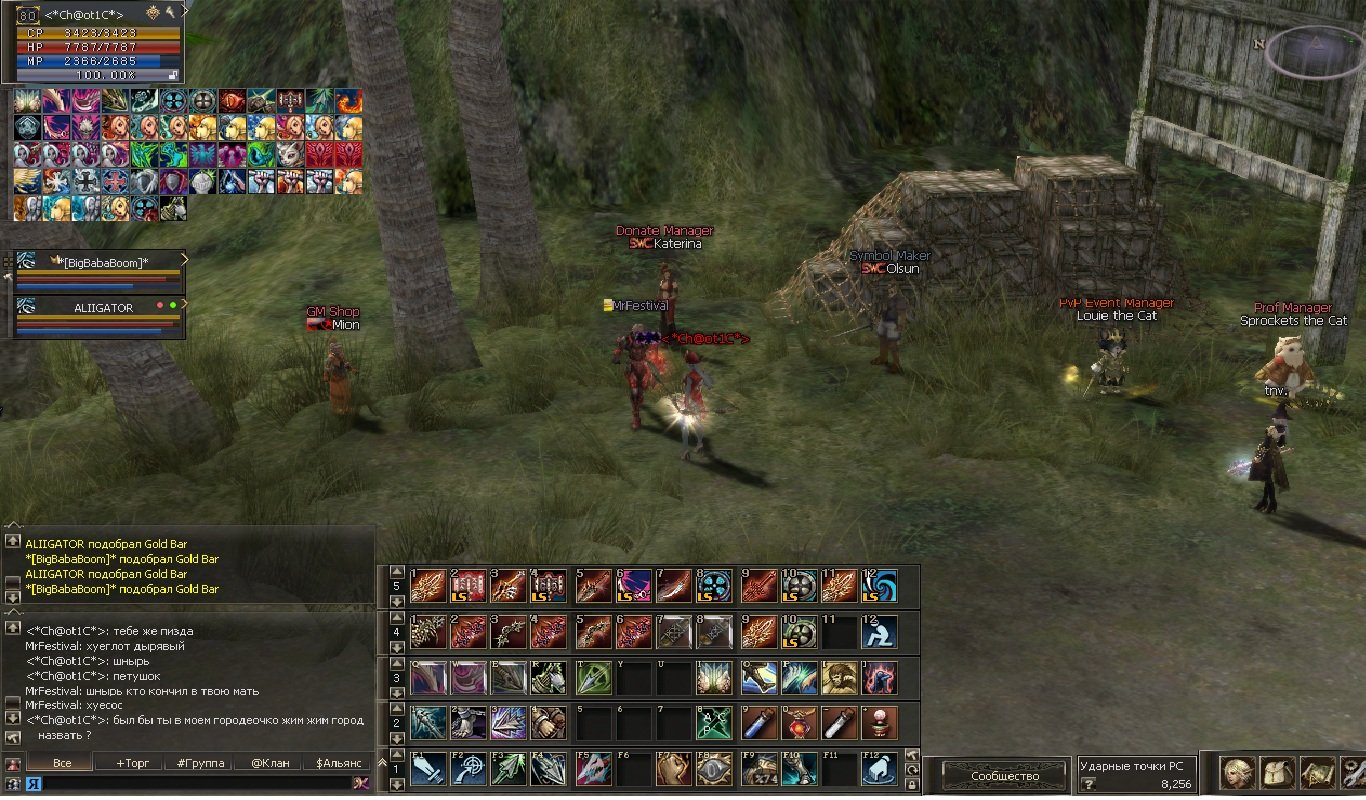Screen dimensions: 1366x800
Task: Open the Сообщество community button
Action: 1003,776
